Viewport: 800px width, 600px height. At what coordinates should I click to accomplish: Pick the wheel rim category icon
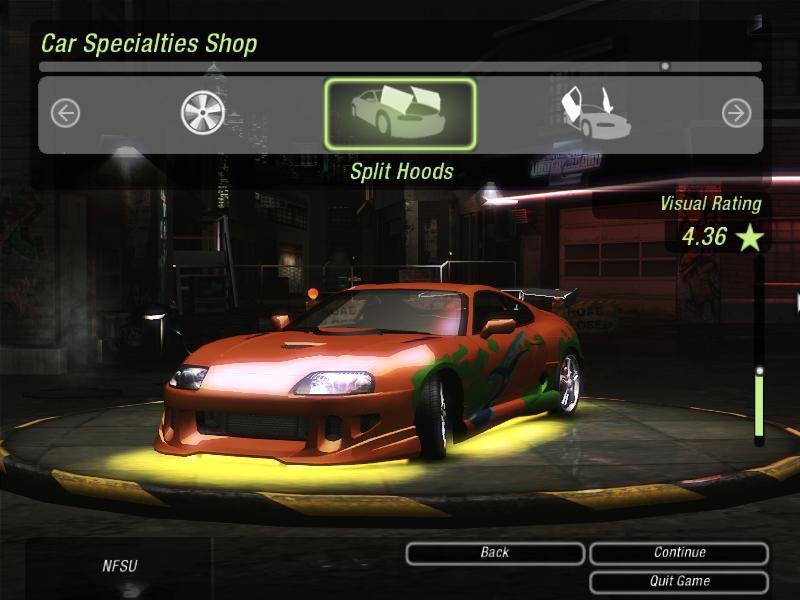pos(202,113)
